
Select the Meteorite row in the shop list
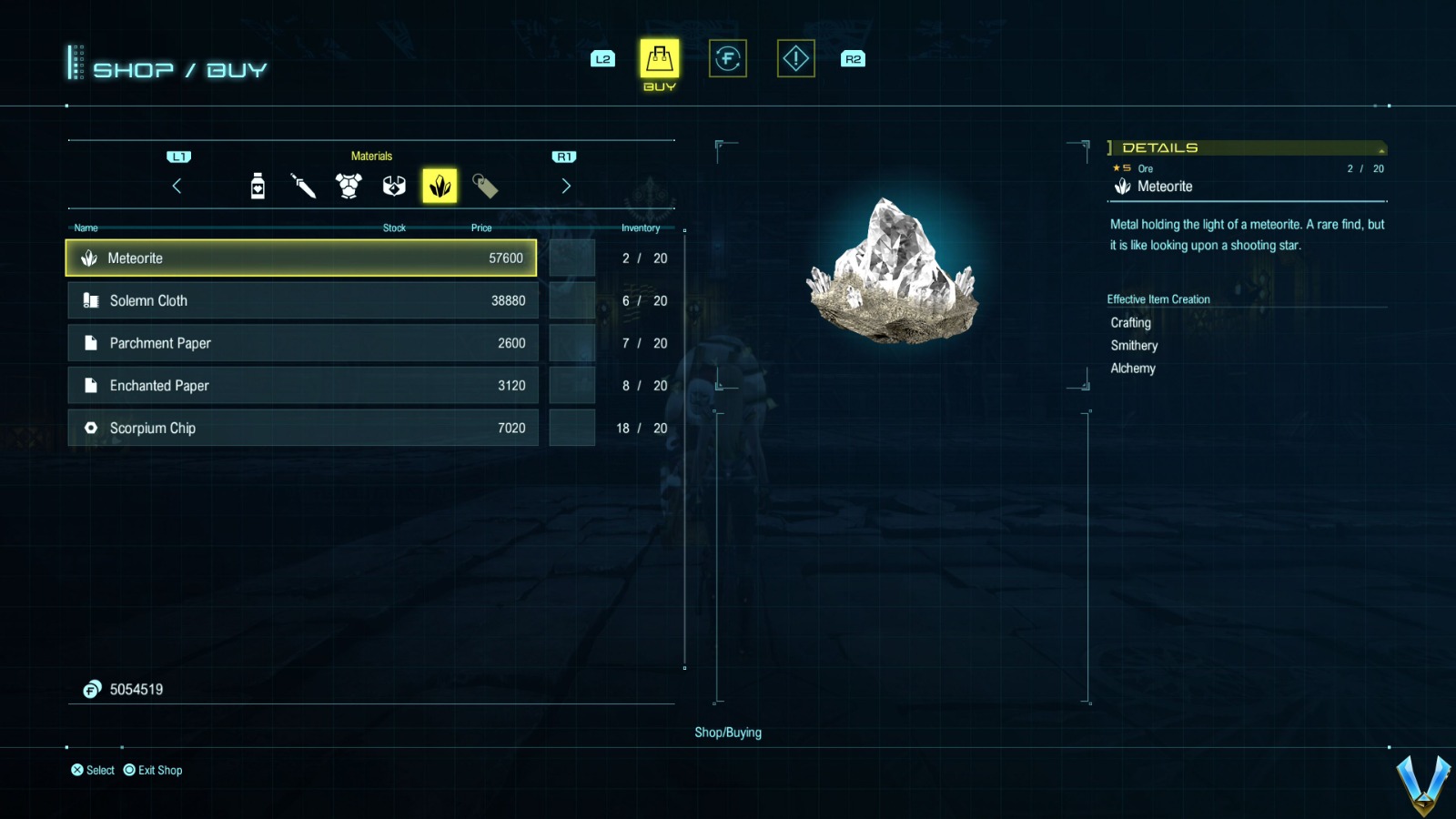(x=301, y=258)
